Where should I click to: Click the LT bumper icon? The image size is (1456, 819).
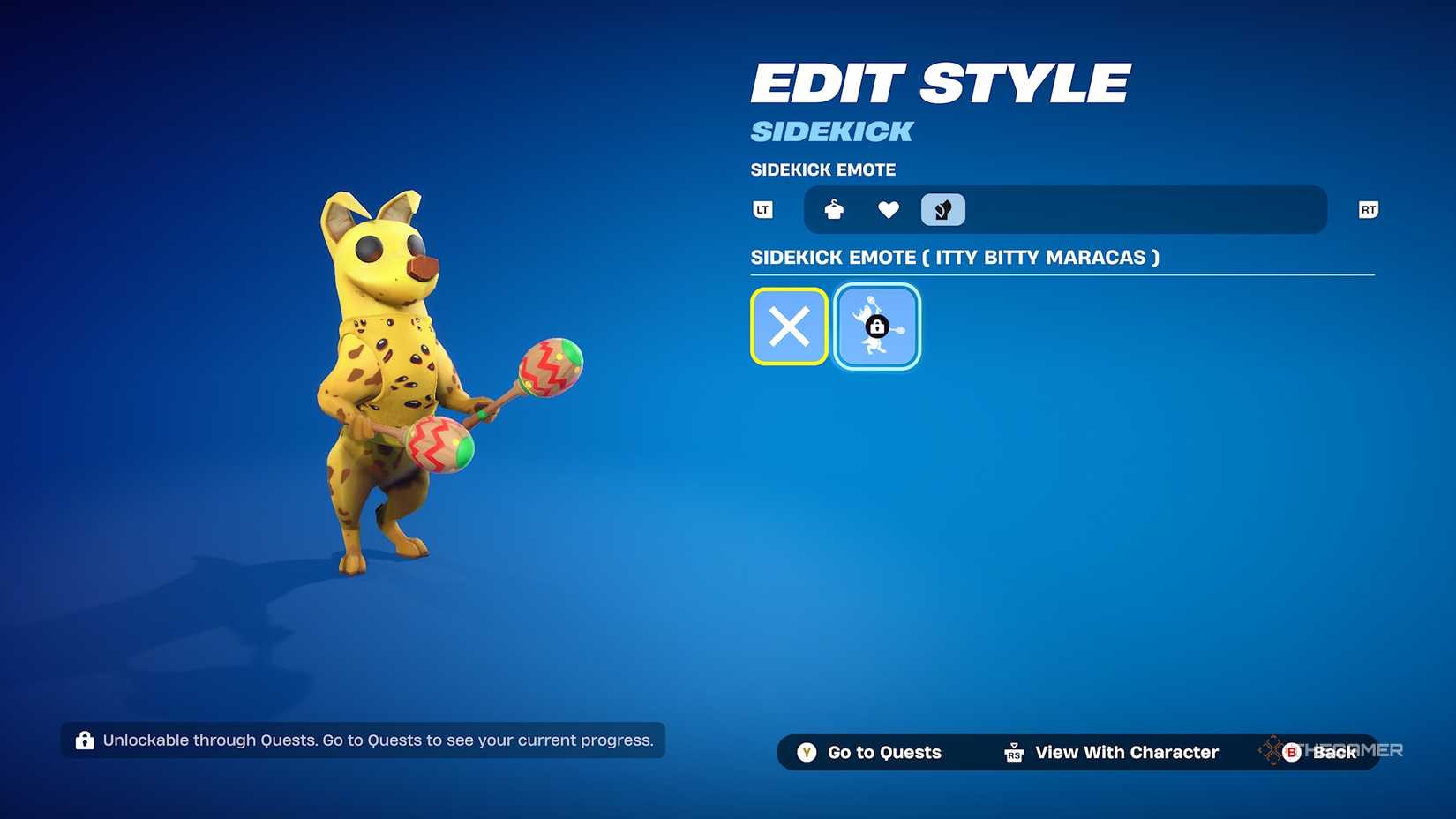762,209
